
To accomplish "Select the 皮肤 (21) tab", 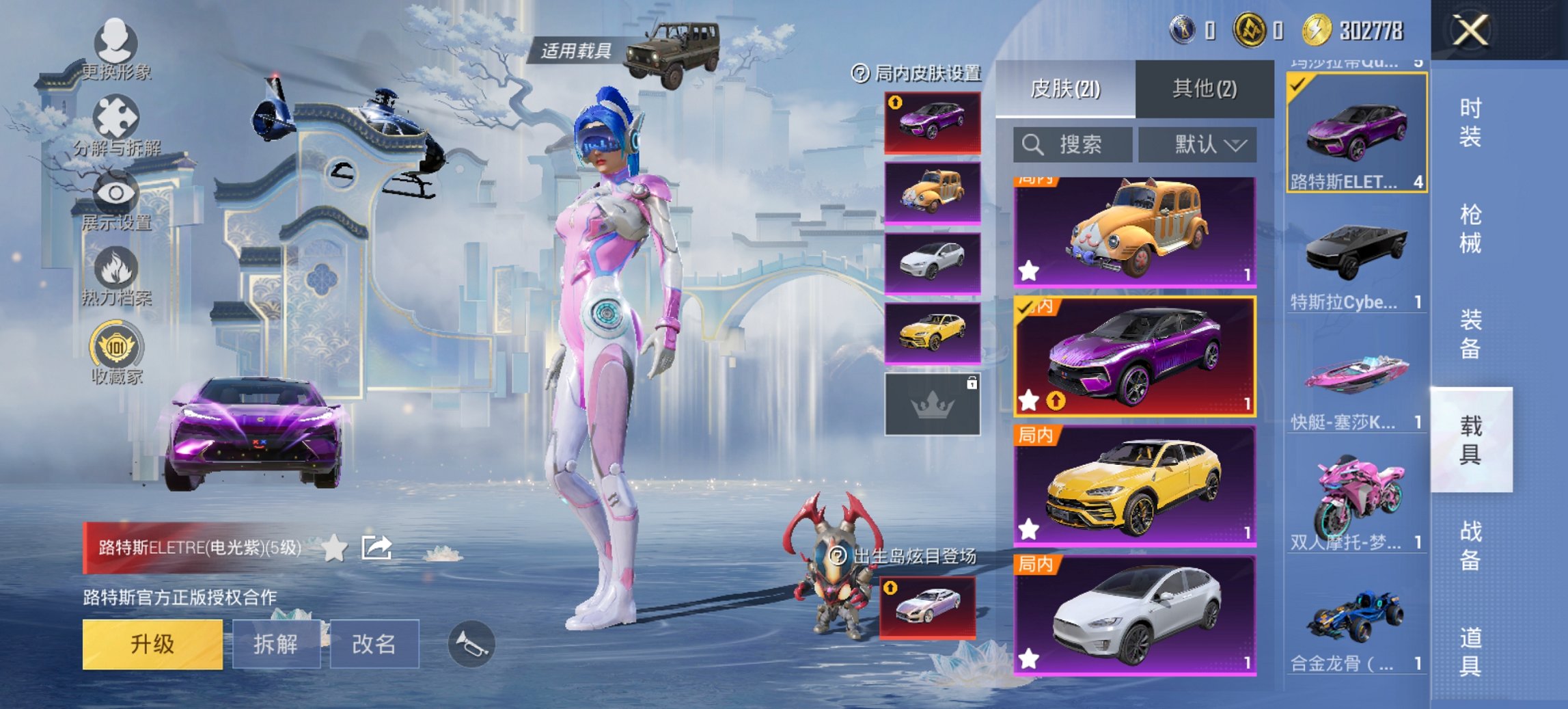I will click(x=1065, y=89).
